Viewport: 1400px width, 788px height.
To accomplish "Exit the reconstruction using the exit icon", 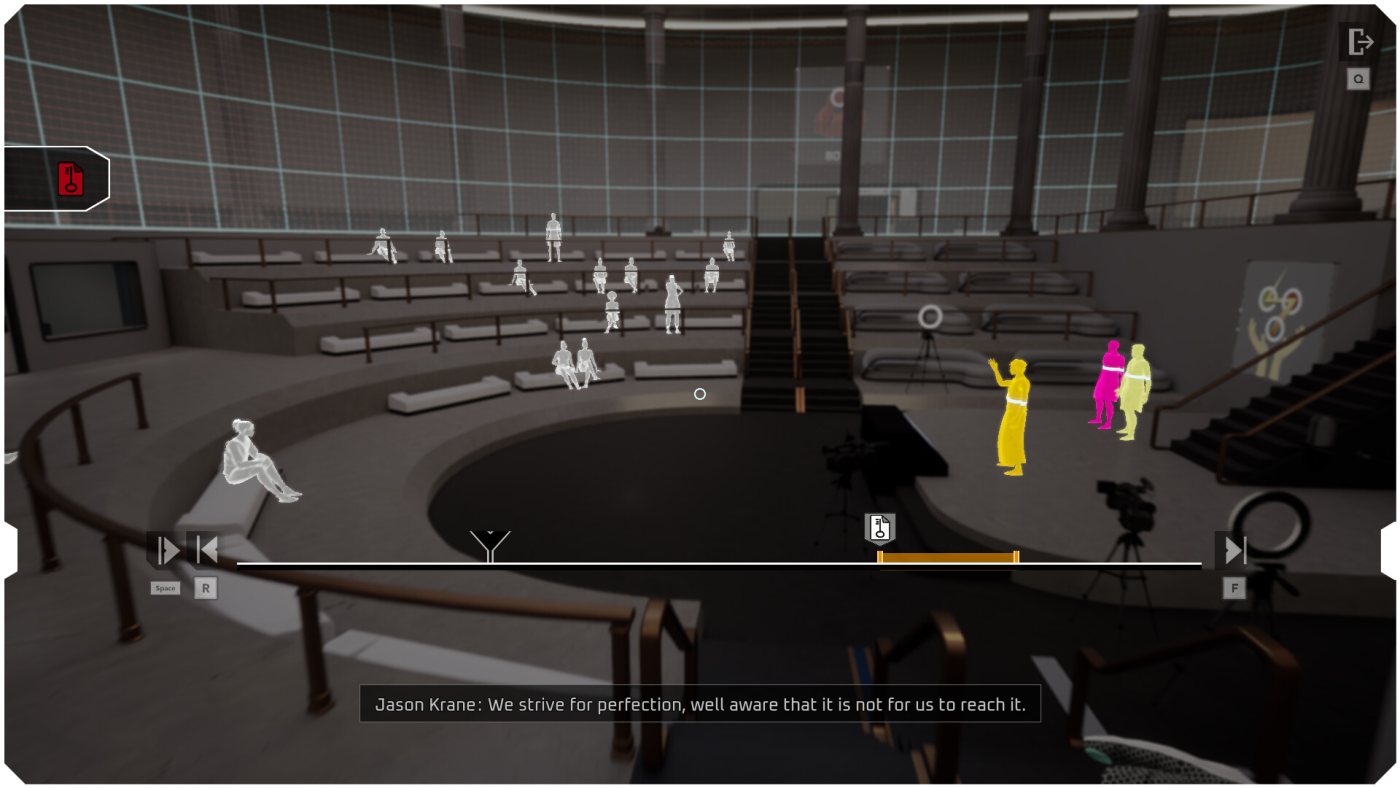I will point(1360,43).
